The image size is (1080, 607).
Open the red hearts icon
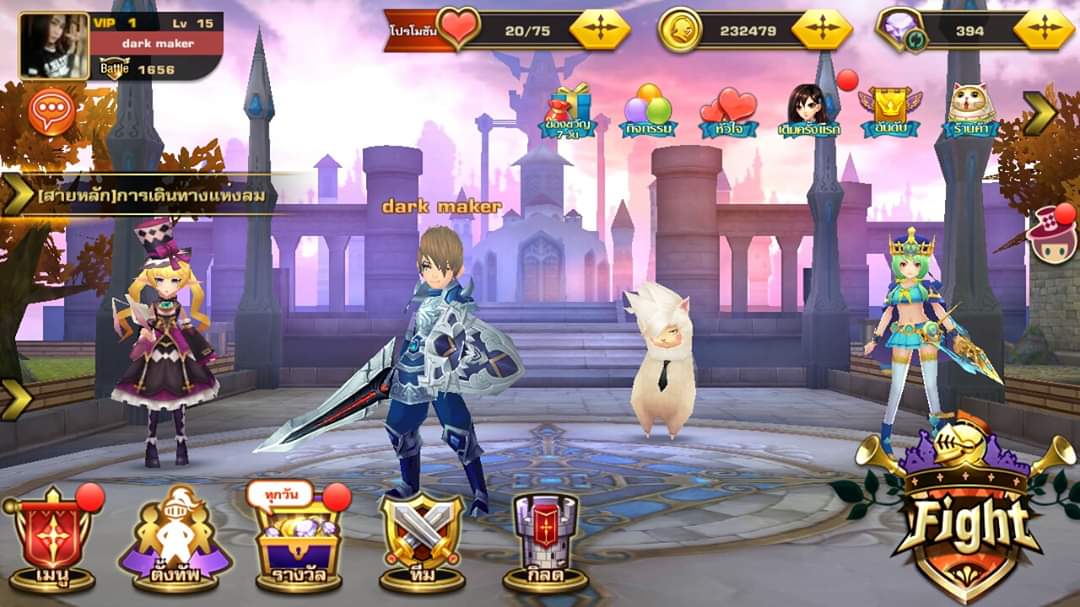pyautogui.click(x=728, y=111)
